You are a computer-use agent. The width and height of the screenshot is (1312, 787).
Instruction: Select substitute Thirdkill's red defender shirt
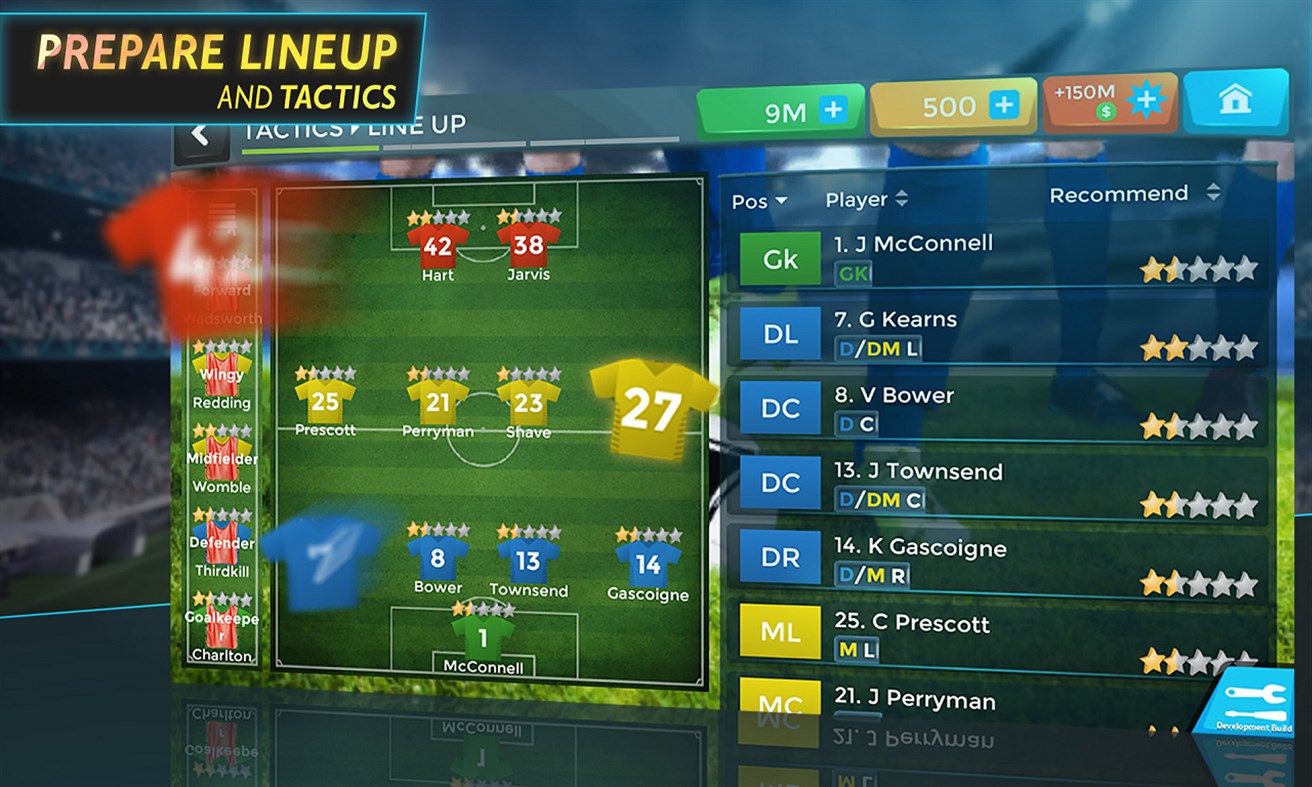221,535
